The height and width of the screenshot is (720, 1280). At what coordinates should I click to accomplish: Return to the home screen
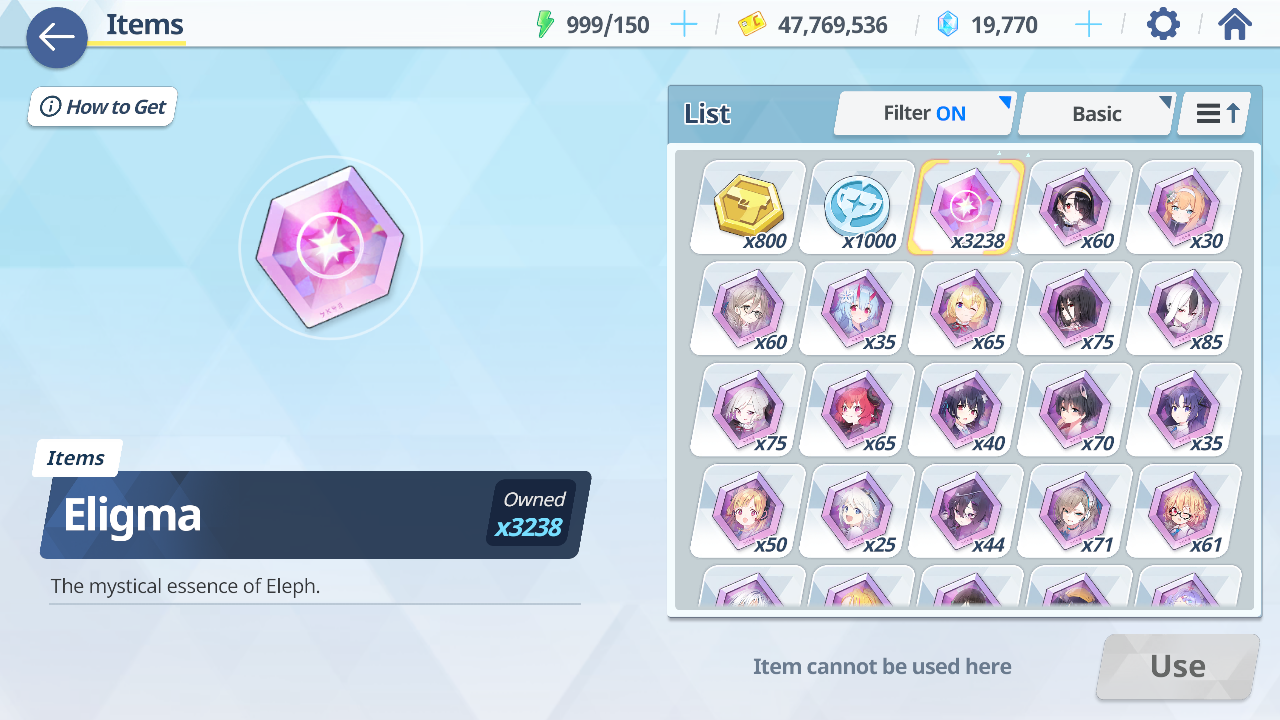[x=1235, y=24]
